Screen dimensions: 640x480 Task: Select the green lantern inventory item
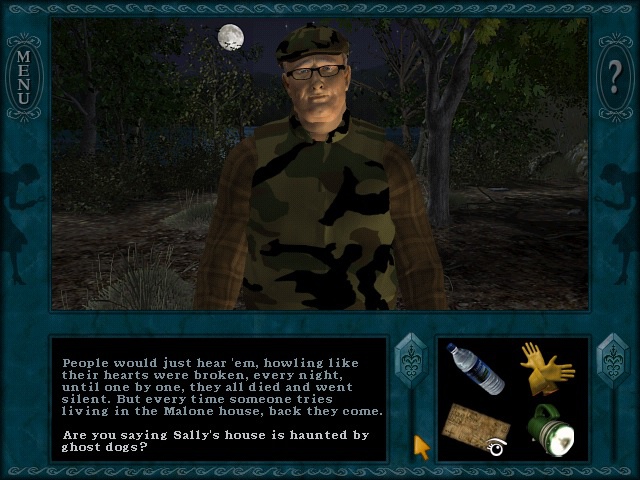(549, 428)
